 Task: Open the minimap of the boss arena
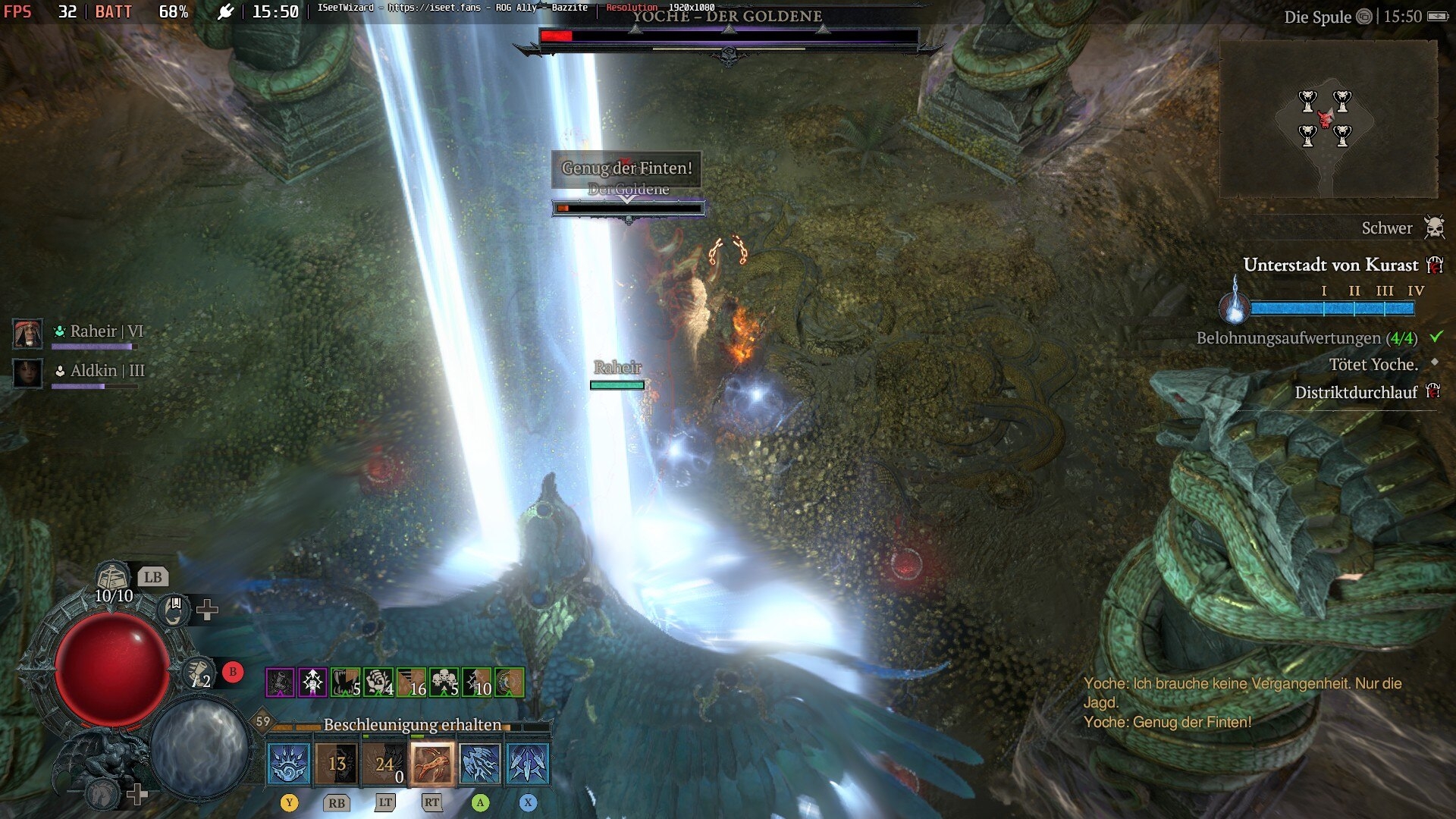1327,119
